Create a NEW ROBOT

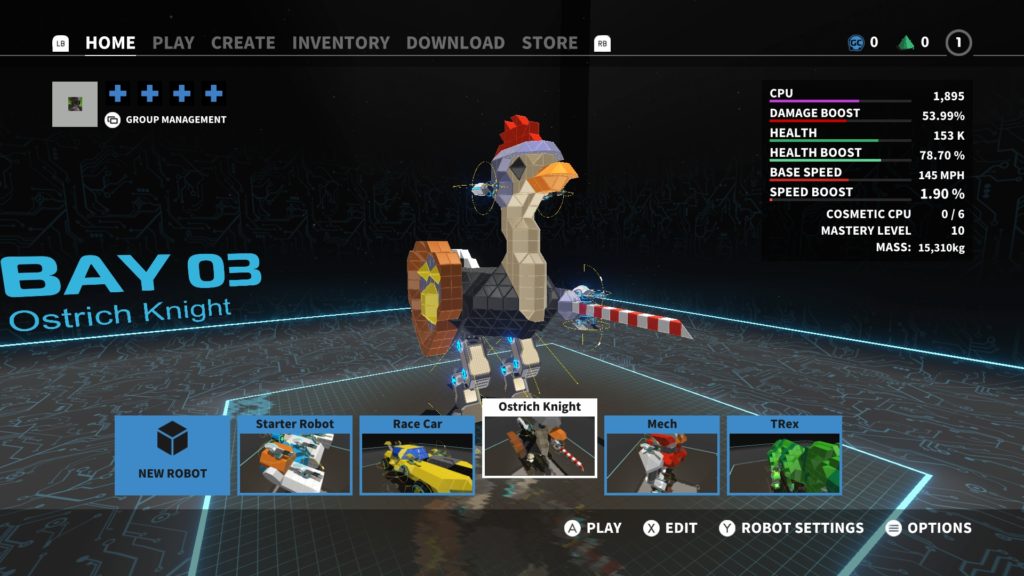(x=172, y=455)
